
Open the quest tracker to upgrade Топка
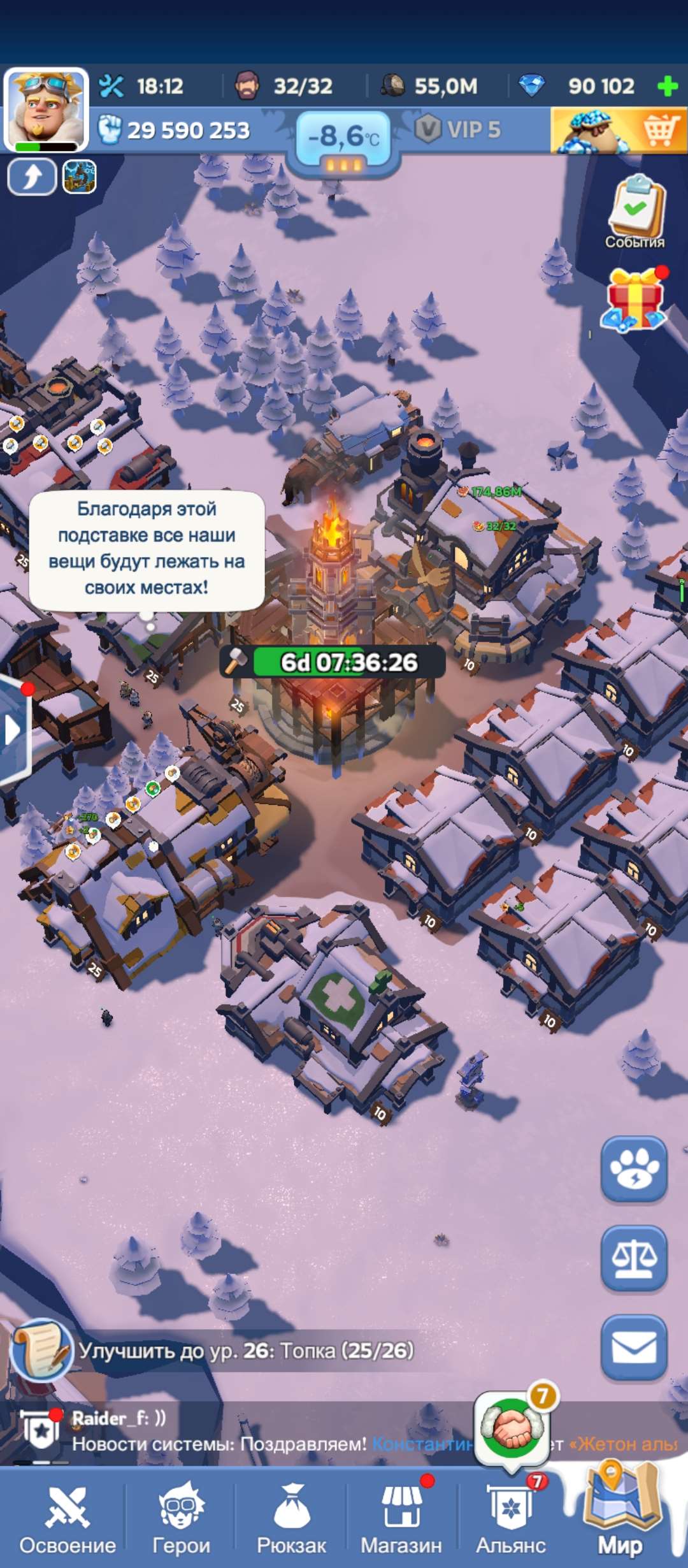tap(245, 1350)
